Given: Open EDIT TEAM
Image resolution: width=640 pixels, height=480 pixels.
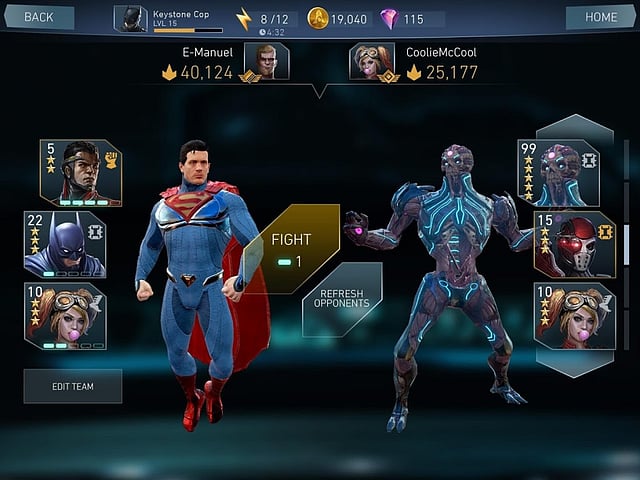Looking at the screenshot, I should [73, 385].
